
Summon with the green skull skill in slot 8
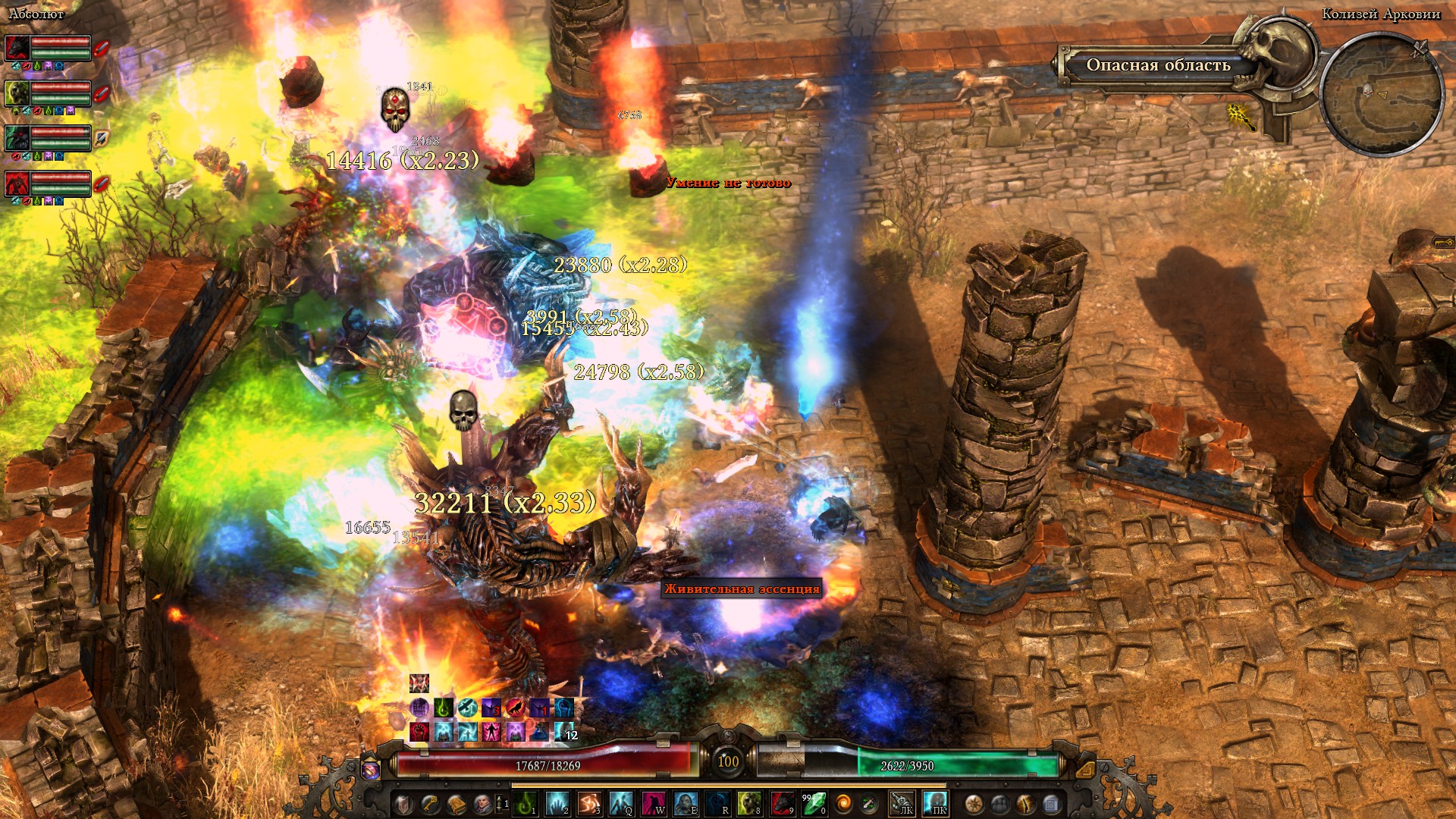(x=748, y=803)
